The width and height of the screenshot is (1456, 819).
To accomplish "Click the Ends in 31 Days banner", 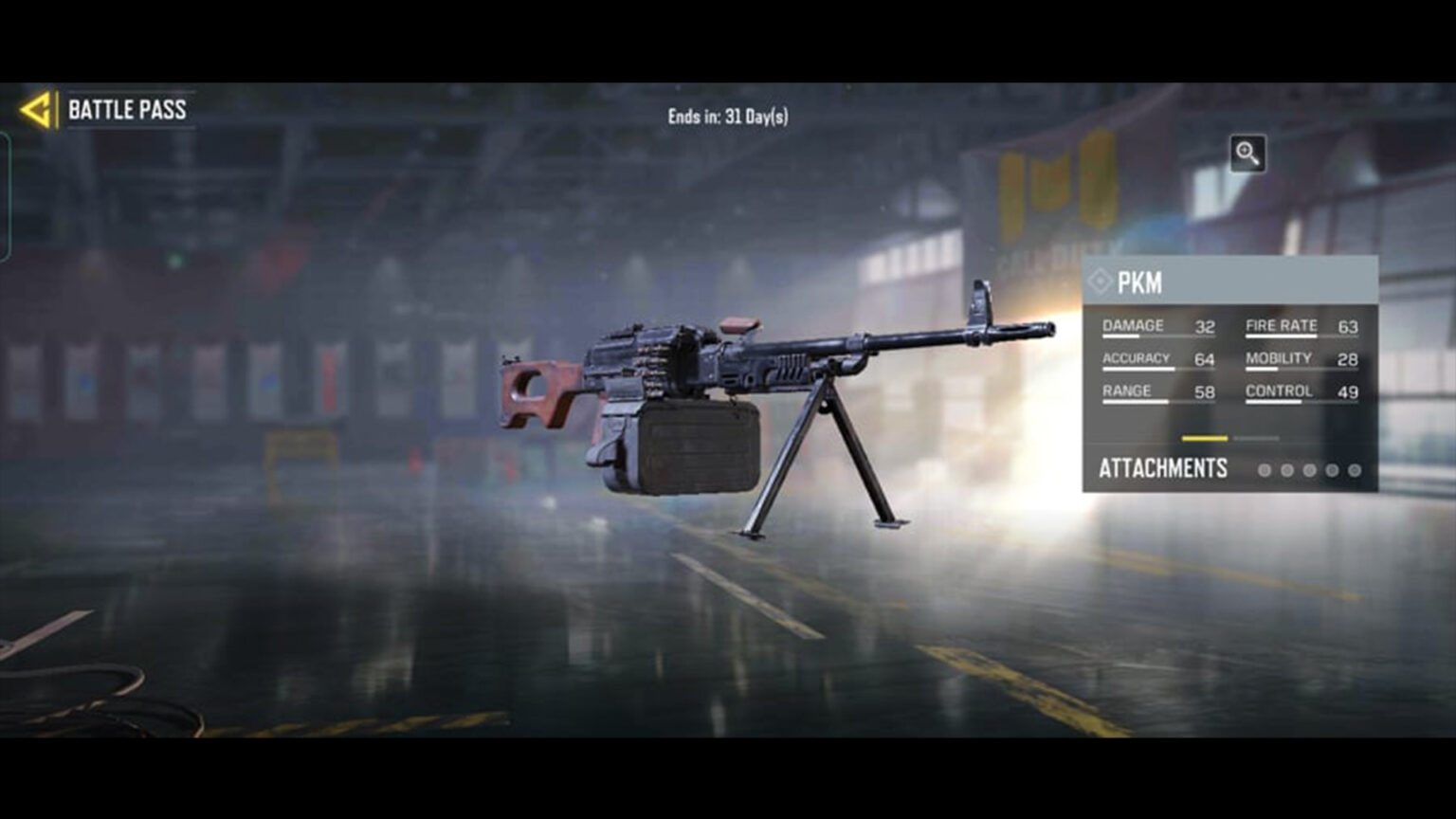I will point(728,115).
